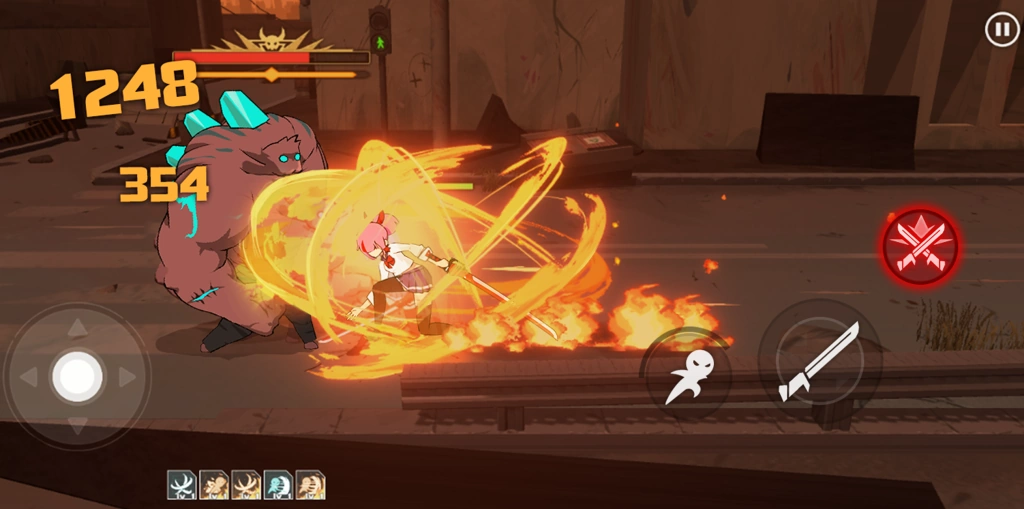Image resolution: width=1024 pixels, height=509 pixels.
Task: Tap the sword attack button
Action: click(x=819, y=361)
